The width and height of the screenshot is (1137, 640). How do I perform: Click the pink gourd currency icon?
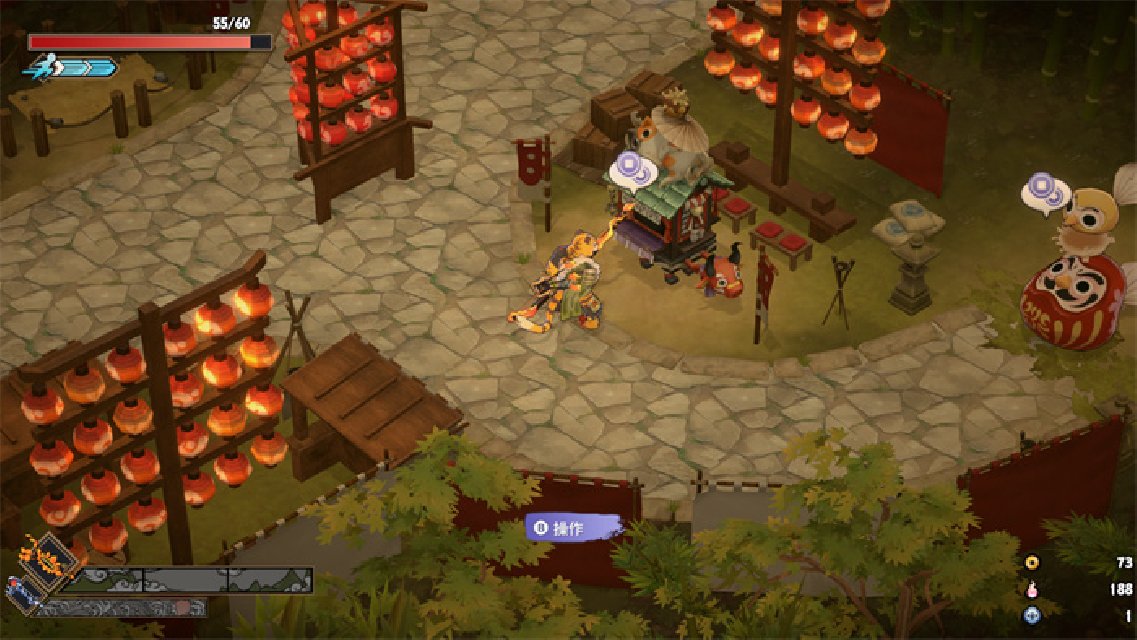coord(1032,590)
